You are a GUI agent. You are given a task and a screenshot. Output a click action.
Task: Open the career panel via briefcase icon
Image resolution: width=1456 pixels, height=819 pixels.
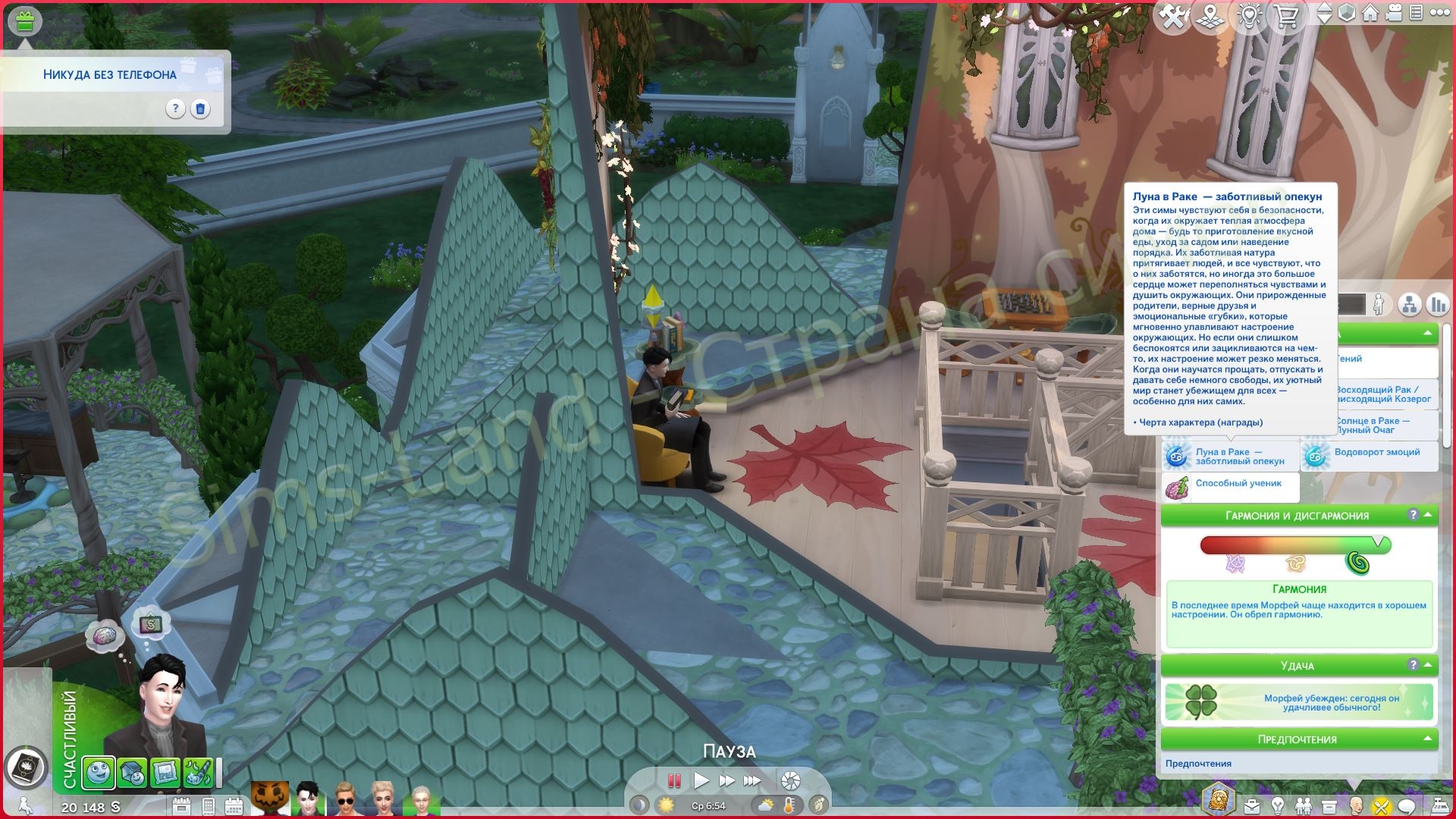tap(1252, 805)
